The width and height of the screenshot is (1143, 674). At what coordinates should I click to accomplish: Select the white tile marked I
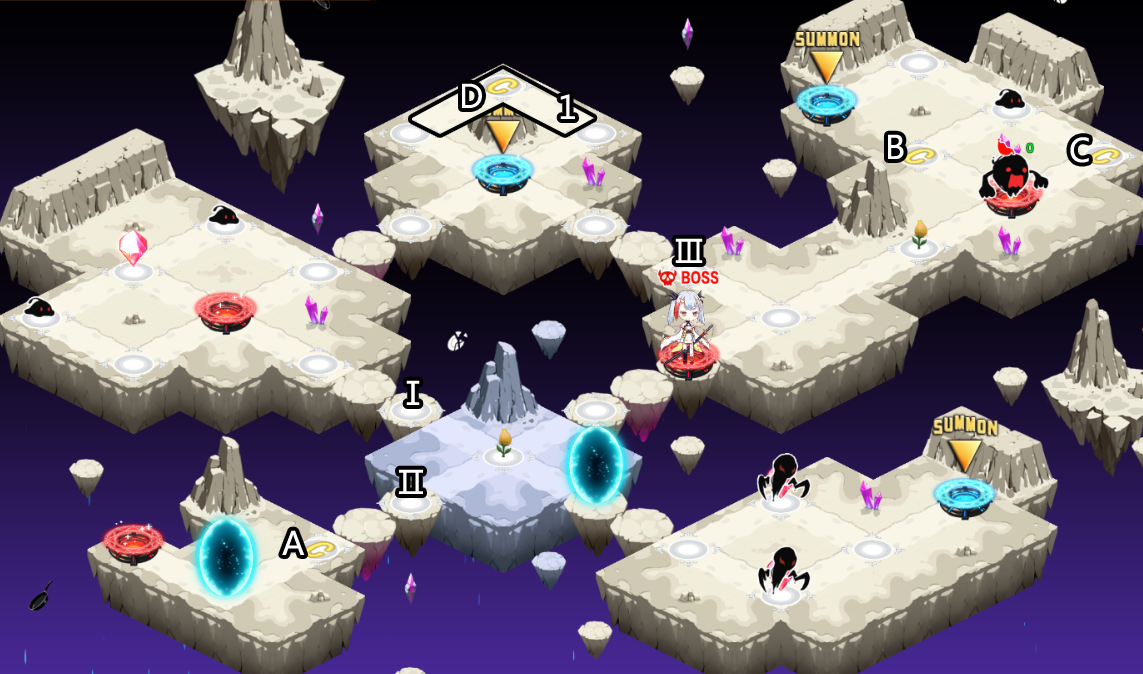pyautogui.click(x=411, y=408)
